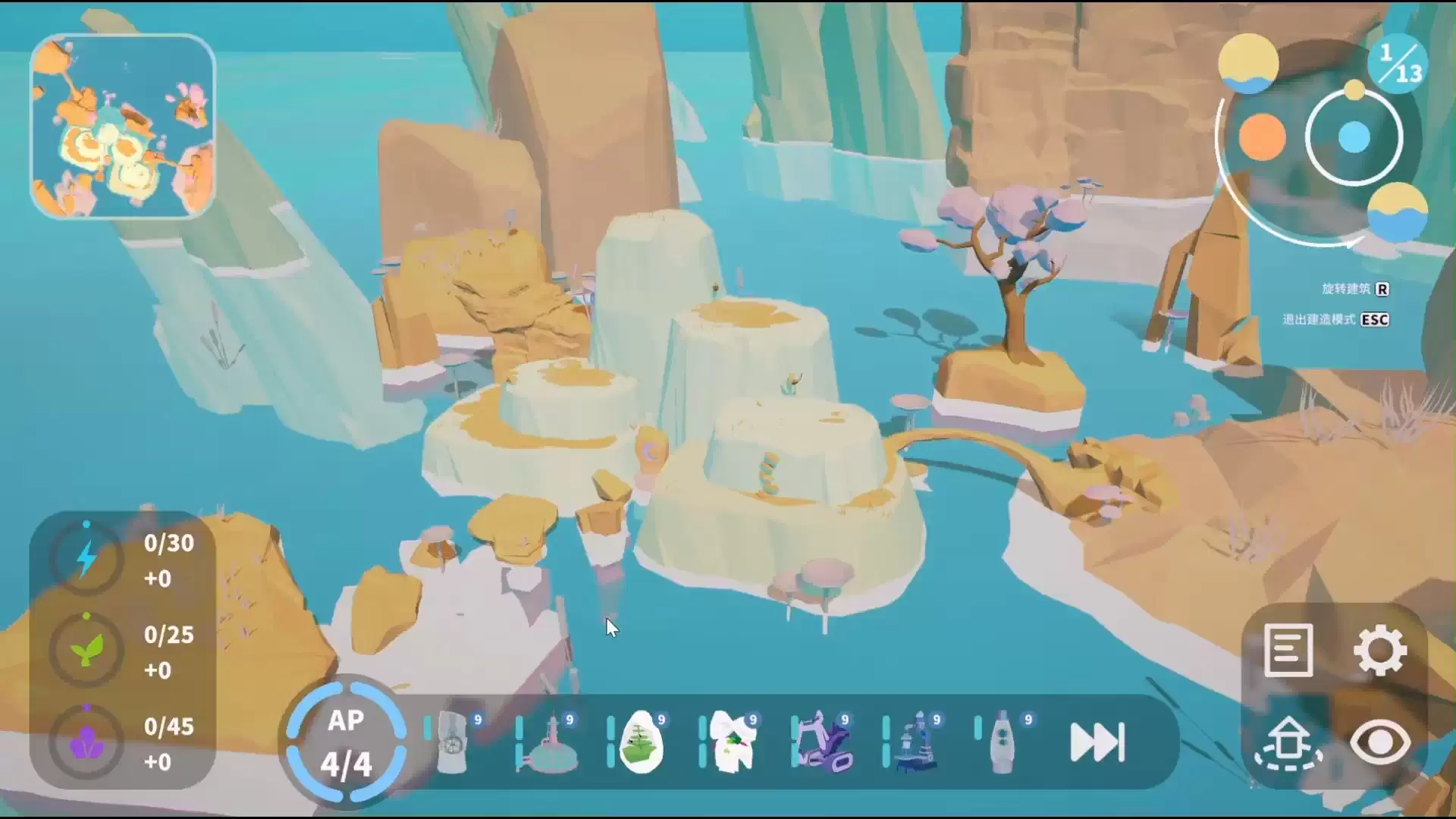Click the green leaf resource icon
The width and height of the screenshot is (1456, 819).
[86, 650]
